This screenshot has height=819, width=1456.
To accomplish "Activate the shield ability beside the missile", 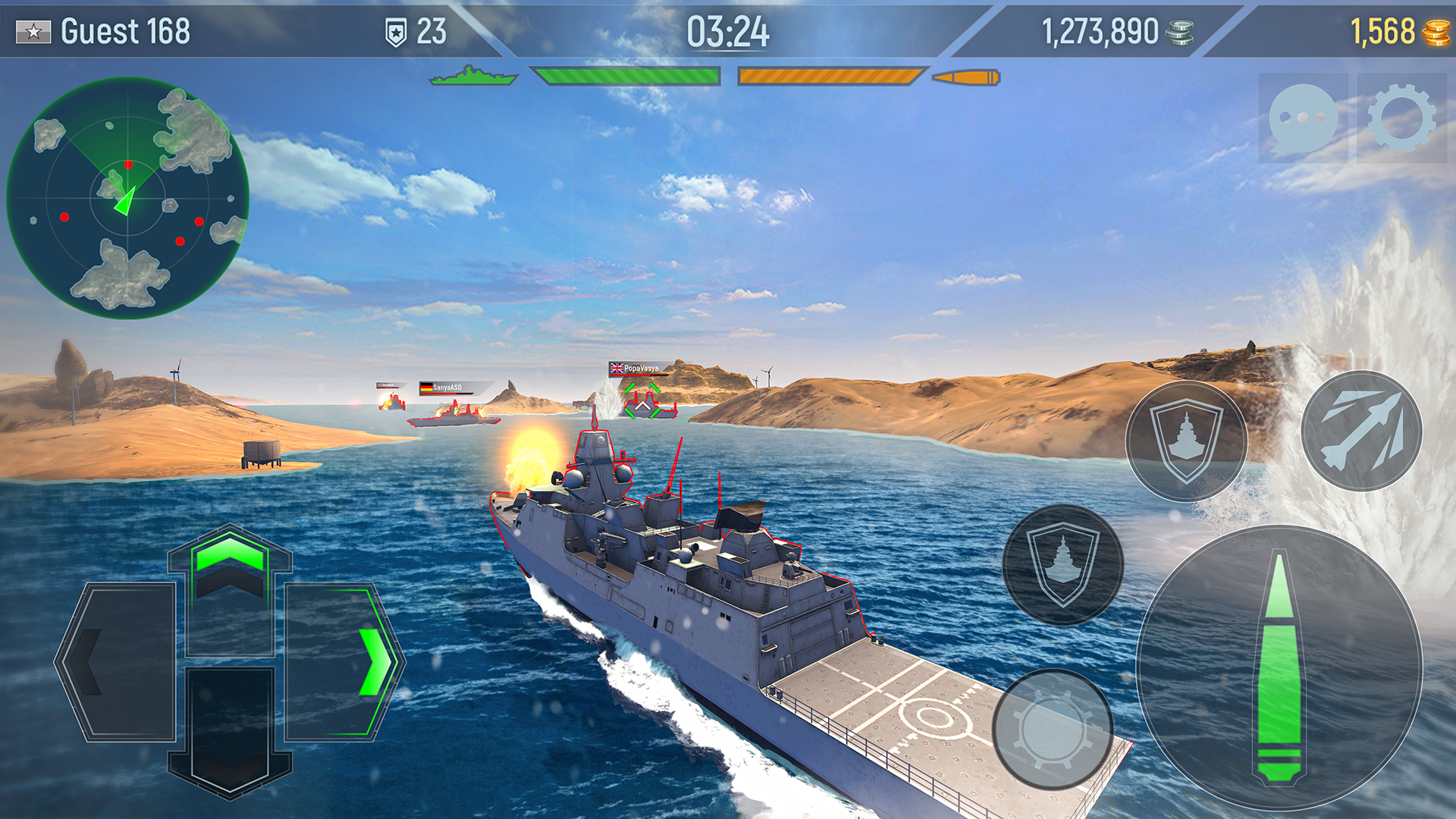I will coord(1186,441).
